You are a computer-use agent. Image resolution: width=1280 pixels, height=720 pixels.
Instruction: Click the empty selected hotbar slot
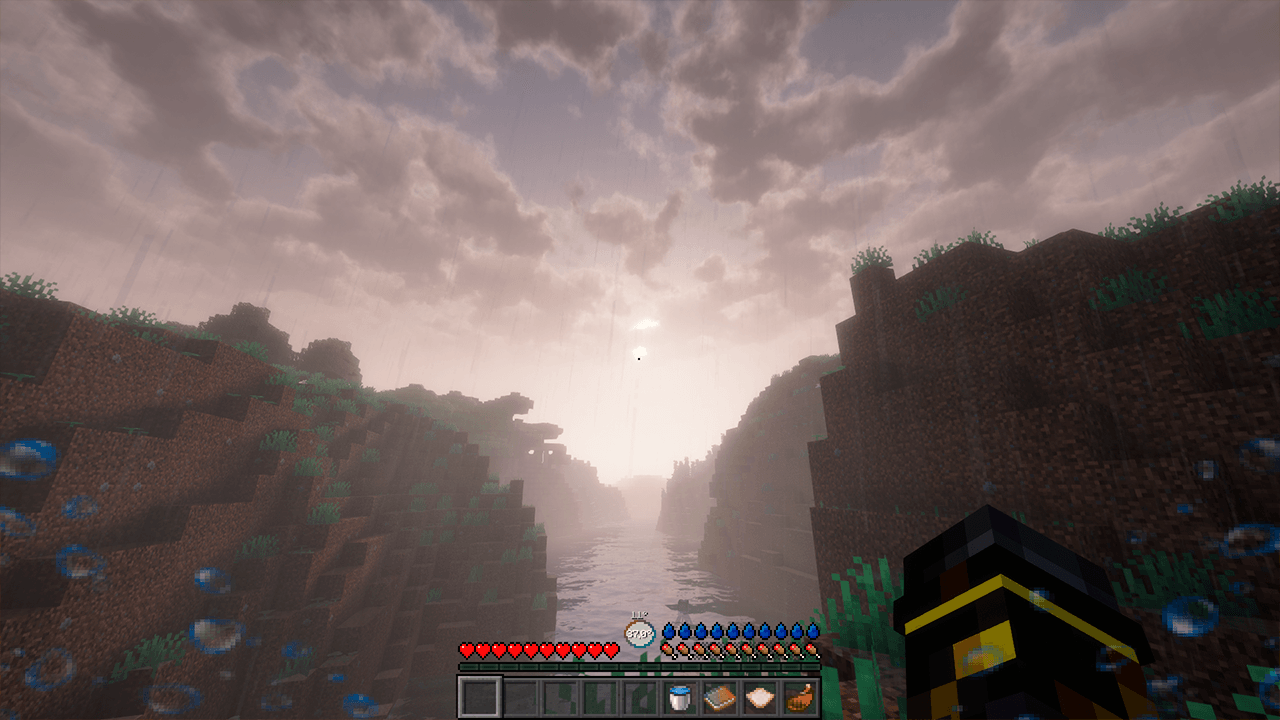[480, 696]
